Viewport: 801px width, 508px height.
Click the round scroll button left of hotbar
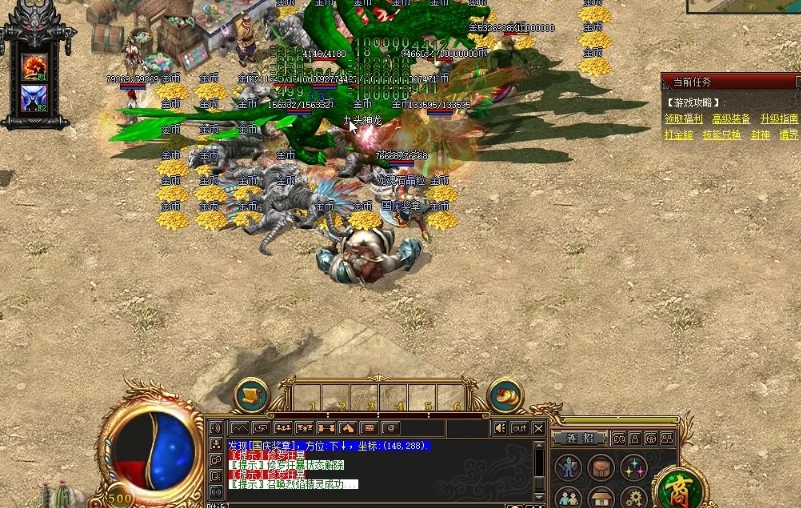[251, 394]
